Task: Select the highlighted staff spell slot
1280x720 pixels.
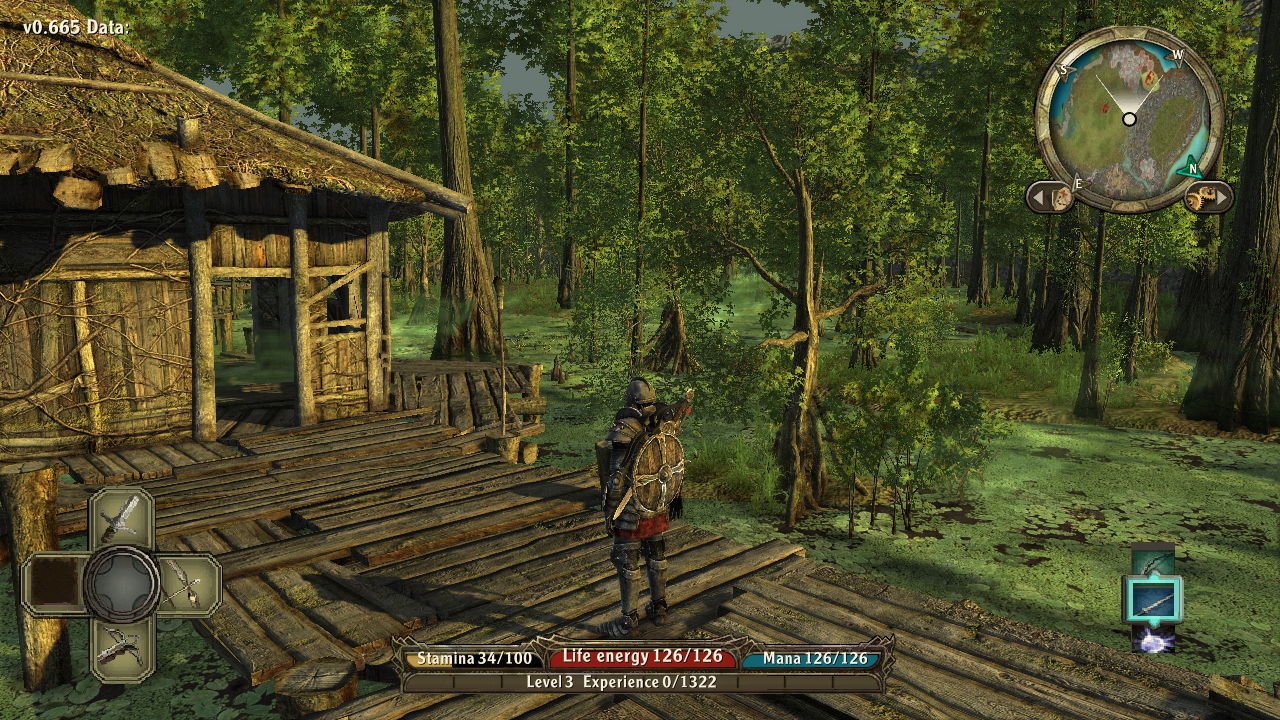Action: 1153,600
